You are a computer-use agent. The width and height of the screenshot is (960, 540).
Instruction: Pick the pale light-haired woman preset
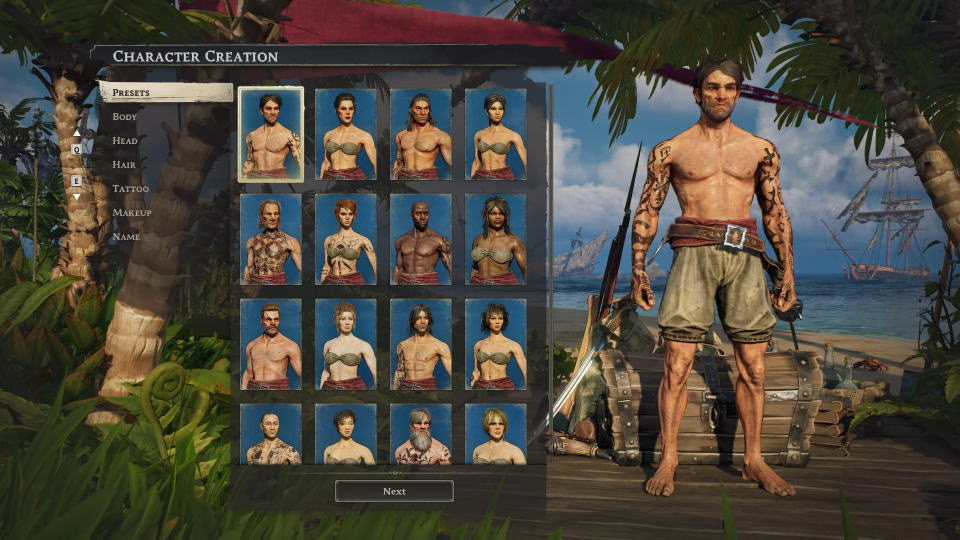(x=346, y=344)
